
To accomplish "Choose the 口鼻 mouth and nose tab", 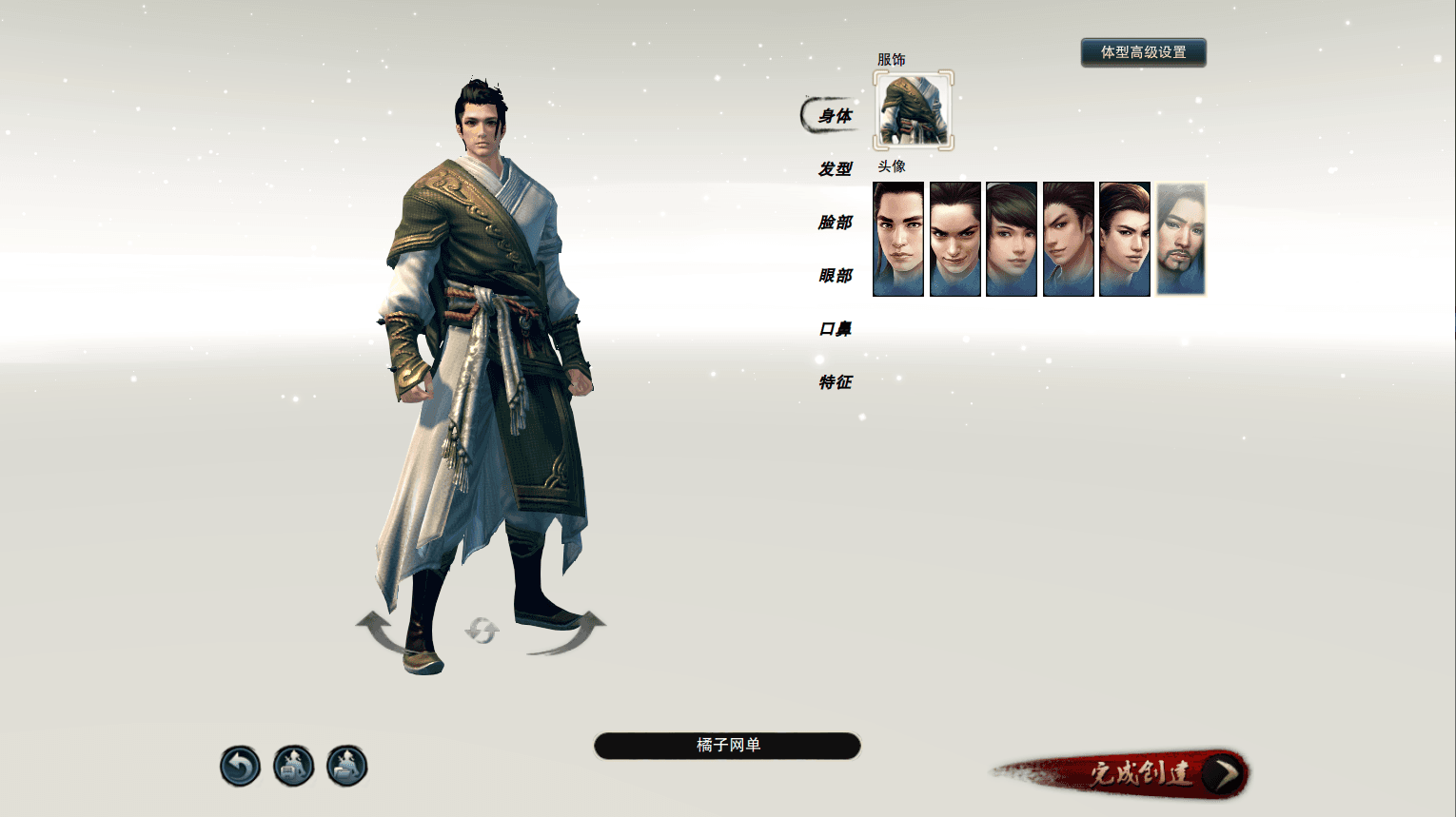I will point(835,329).
